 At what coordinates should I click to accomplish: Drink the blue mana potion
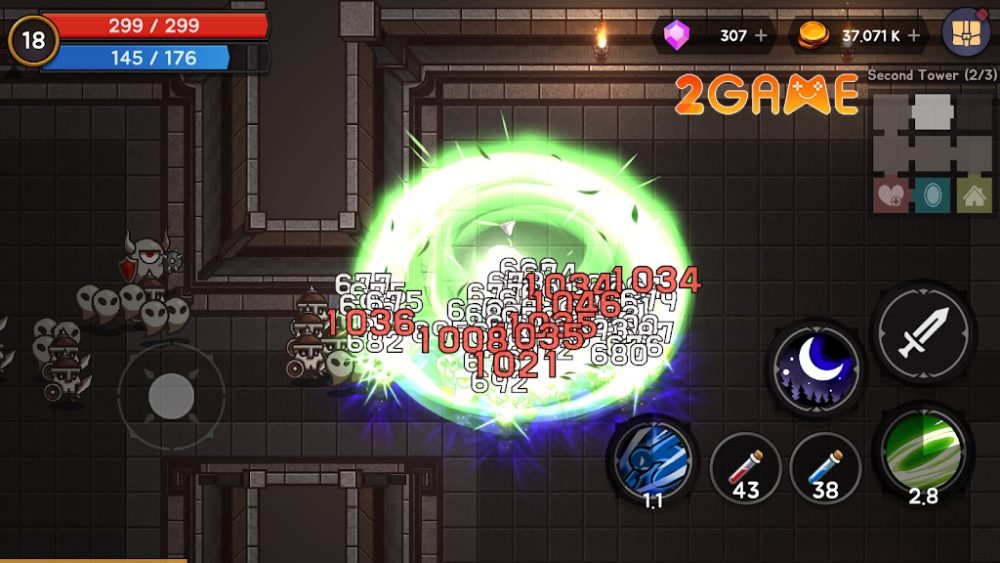[x=825, y=466]
